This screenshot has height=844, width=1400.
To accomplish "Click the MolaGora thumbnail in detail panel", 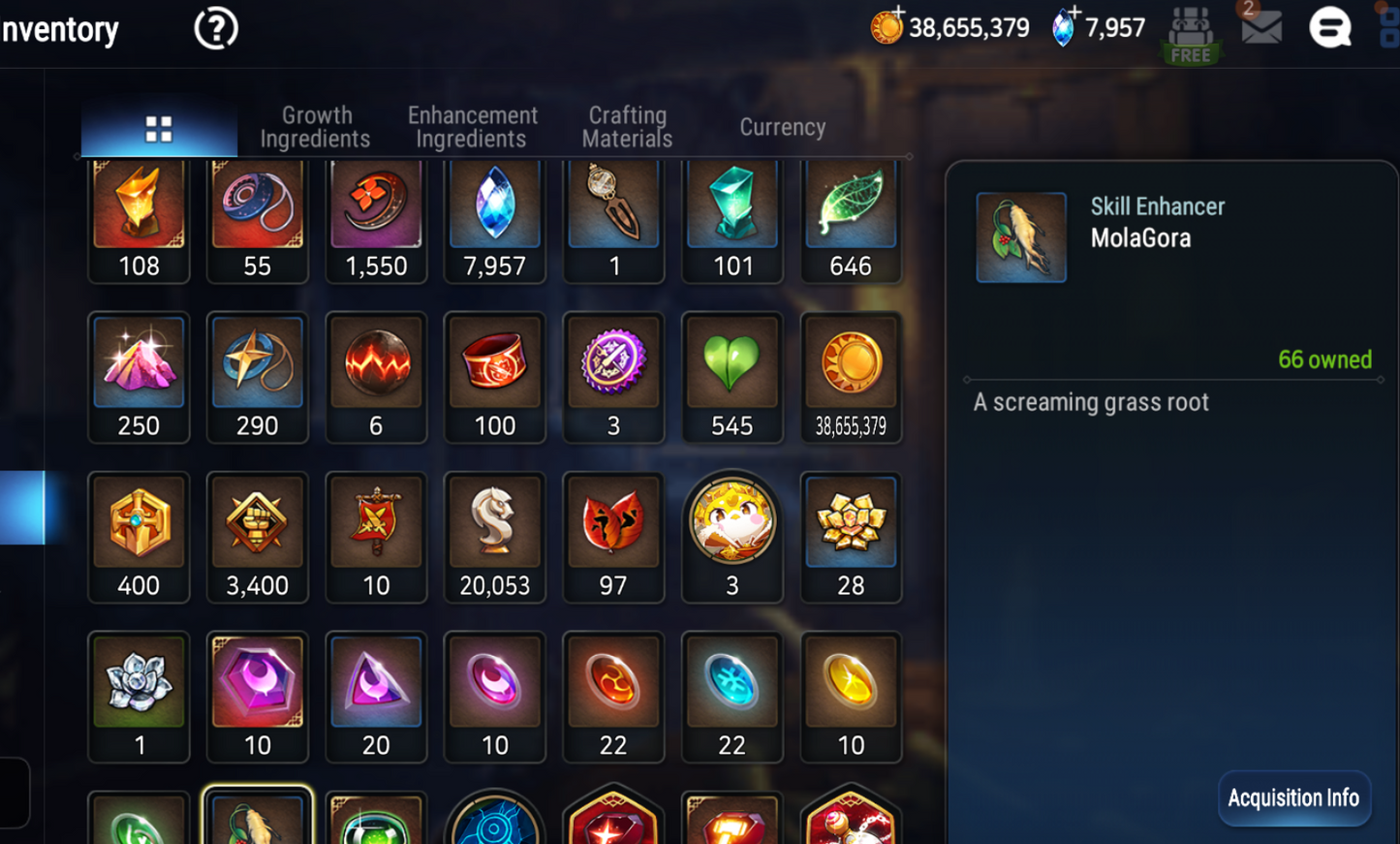I will 1021,235.
